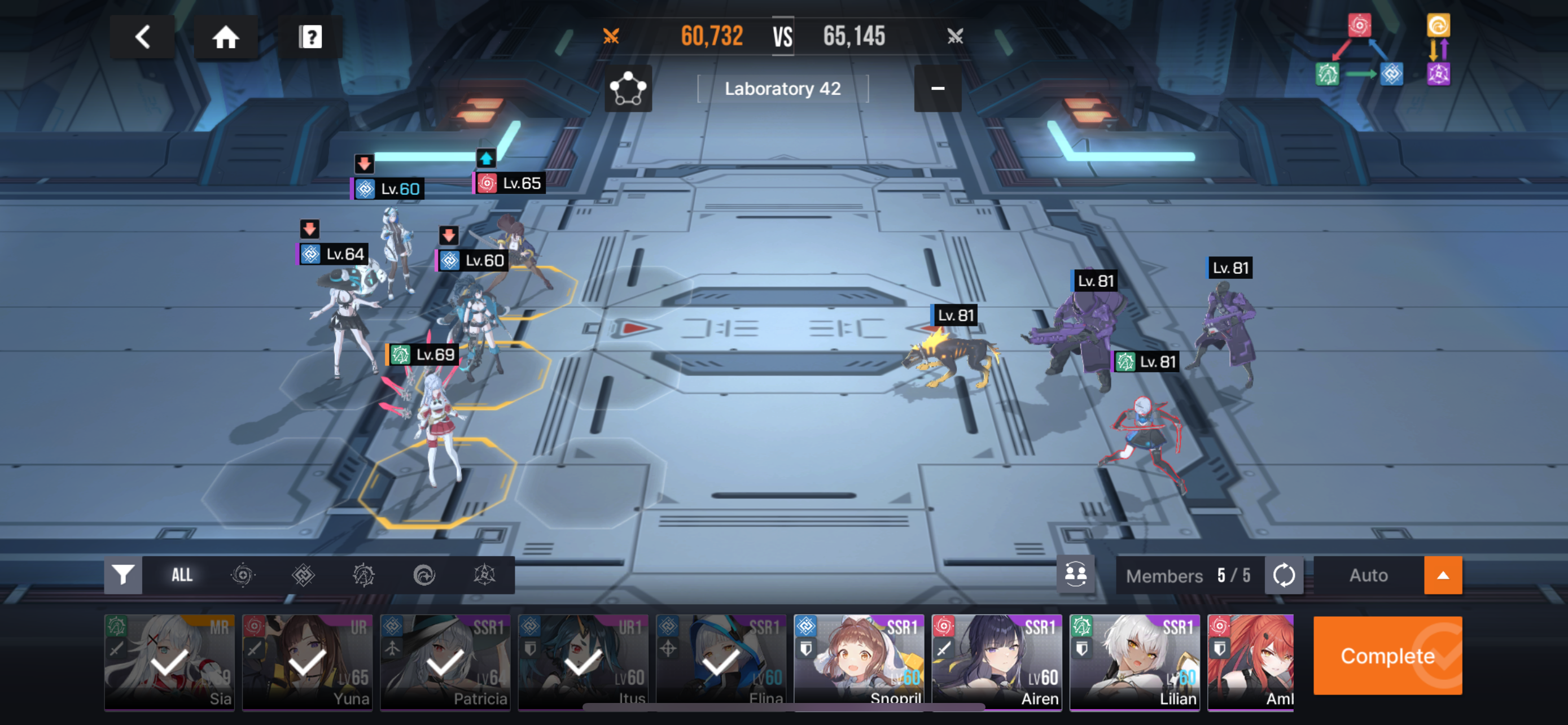This screenshot has width=1568, height=725.
Task: Deselect Patricia's character card
Action: click(x=445, y=662)
